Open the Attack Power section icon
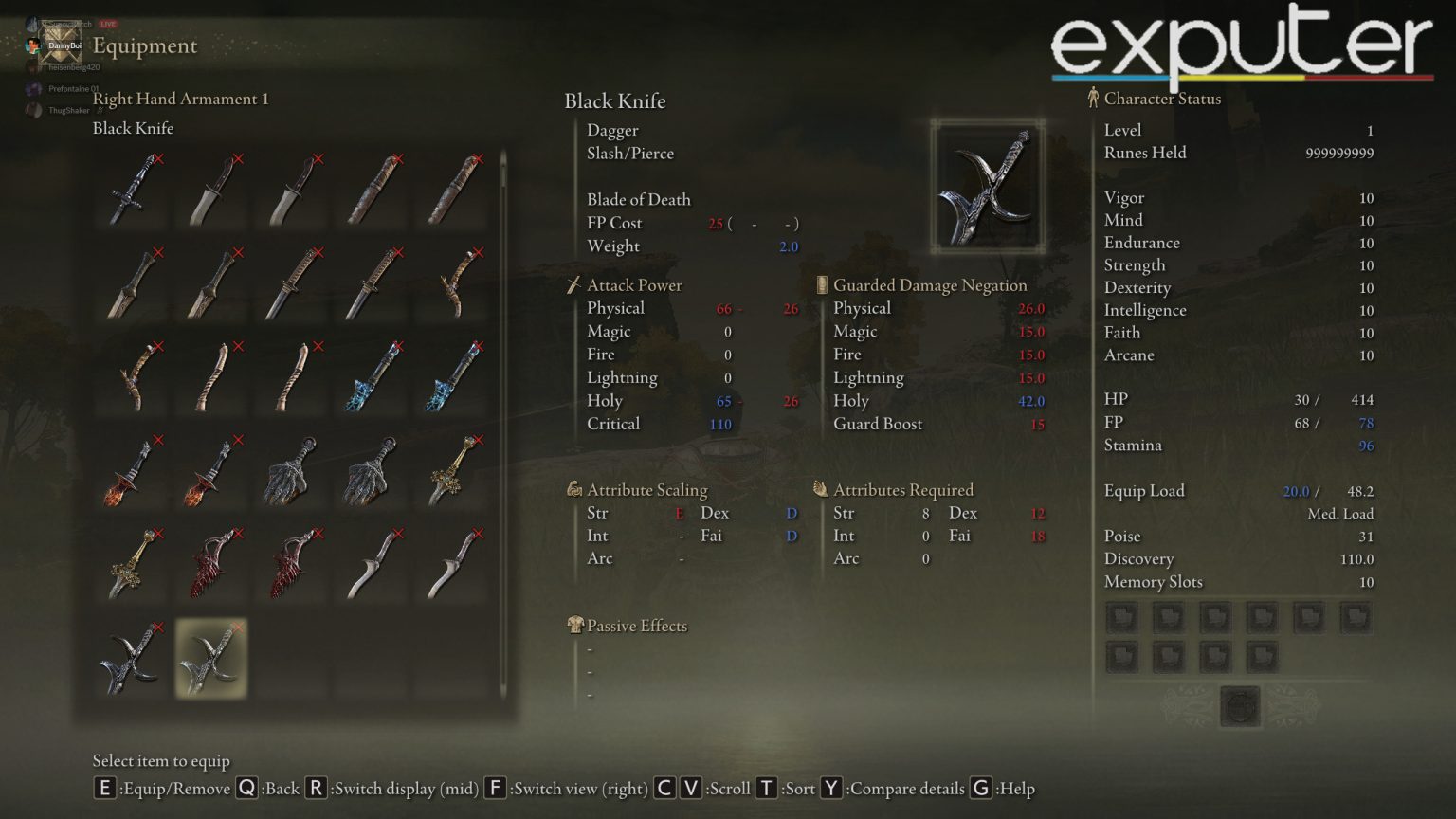 (573, 284)
